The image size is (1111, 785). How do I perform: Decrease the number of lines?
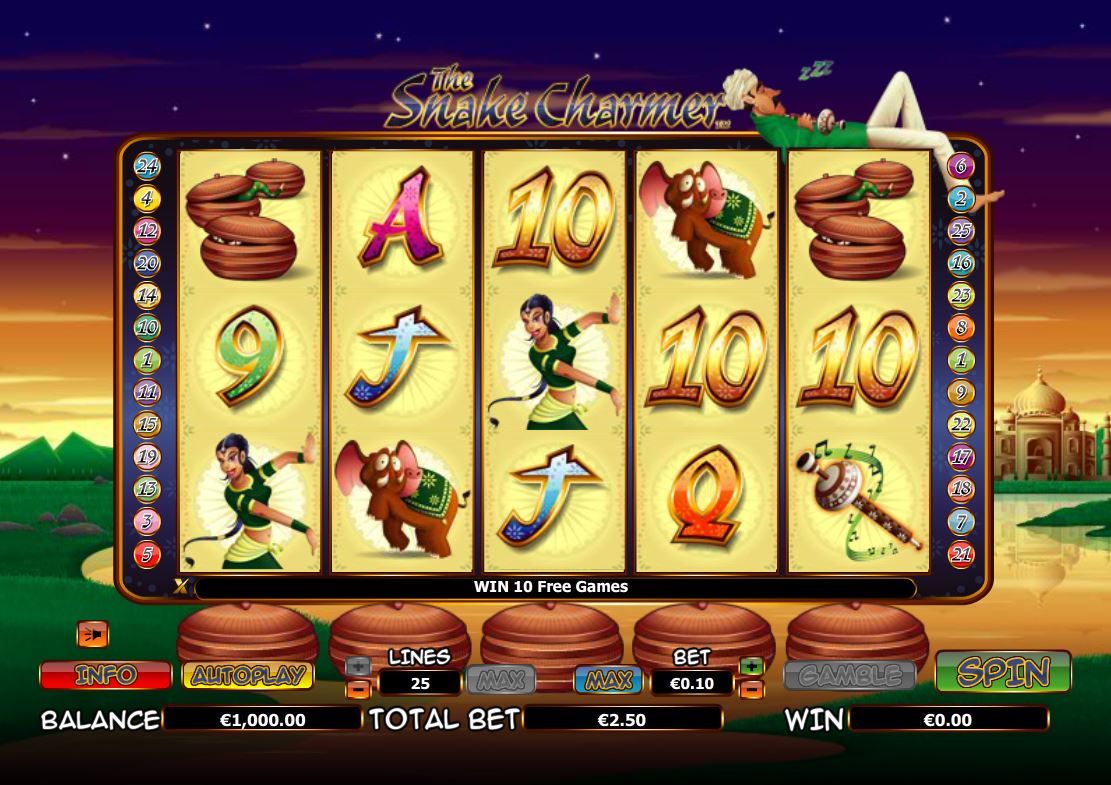pos(358,689)
